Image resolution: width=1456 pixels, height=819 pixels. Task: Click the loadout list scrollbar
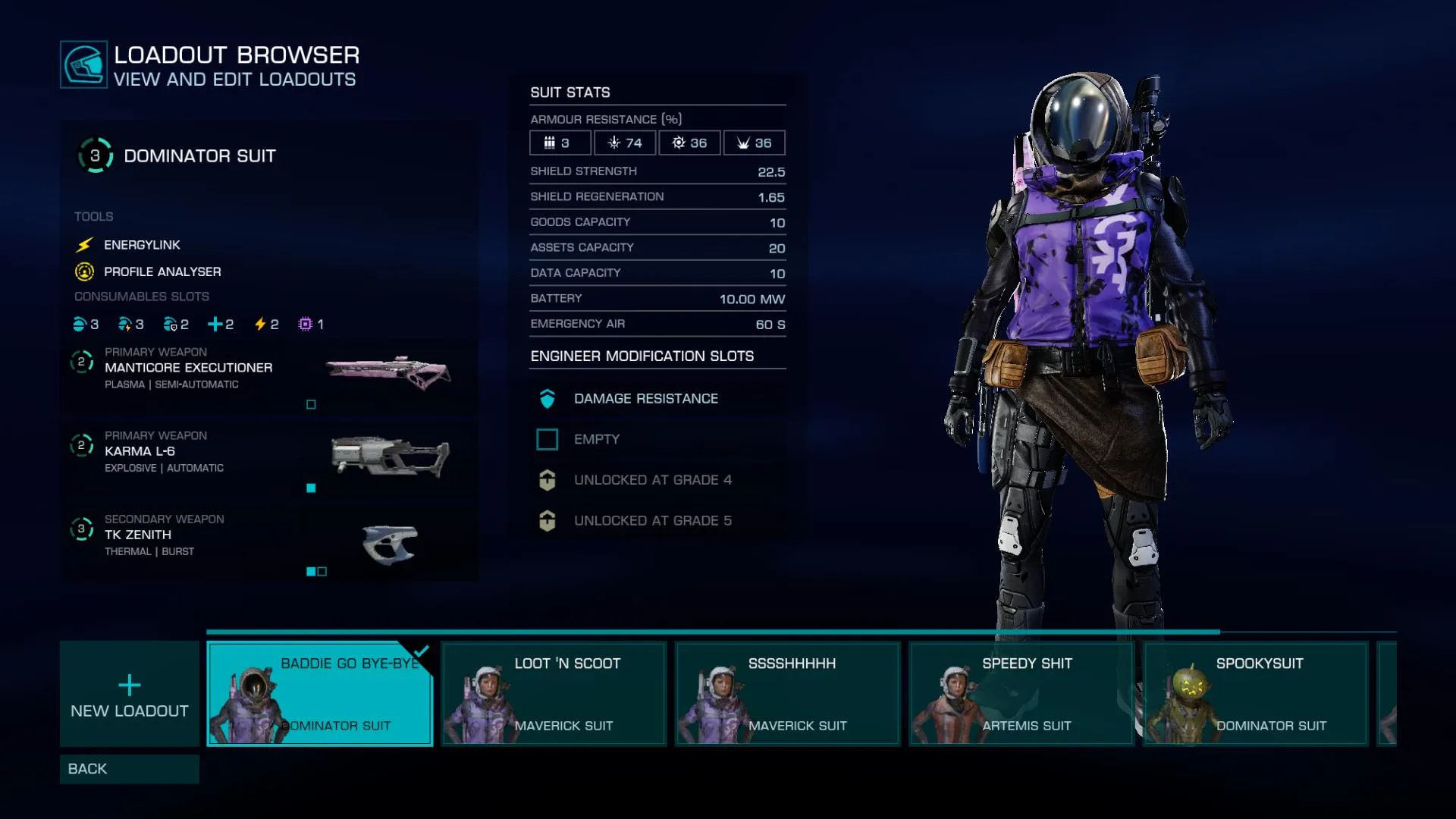713,631
